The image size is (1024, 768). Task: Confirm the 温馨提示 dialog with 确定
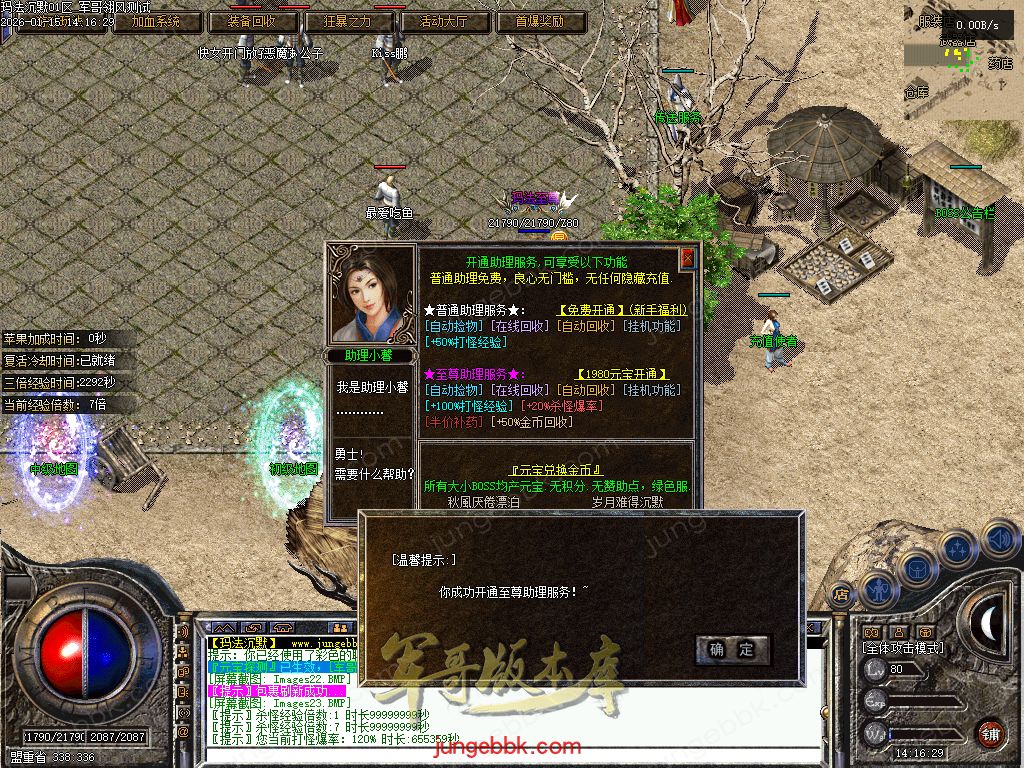(x=733, y=649)
